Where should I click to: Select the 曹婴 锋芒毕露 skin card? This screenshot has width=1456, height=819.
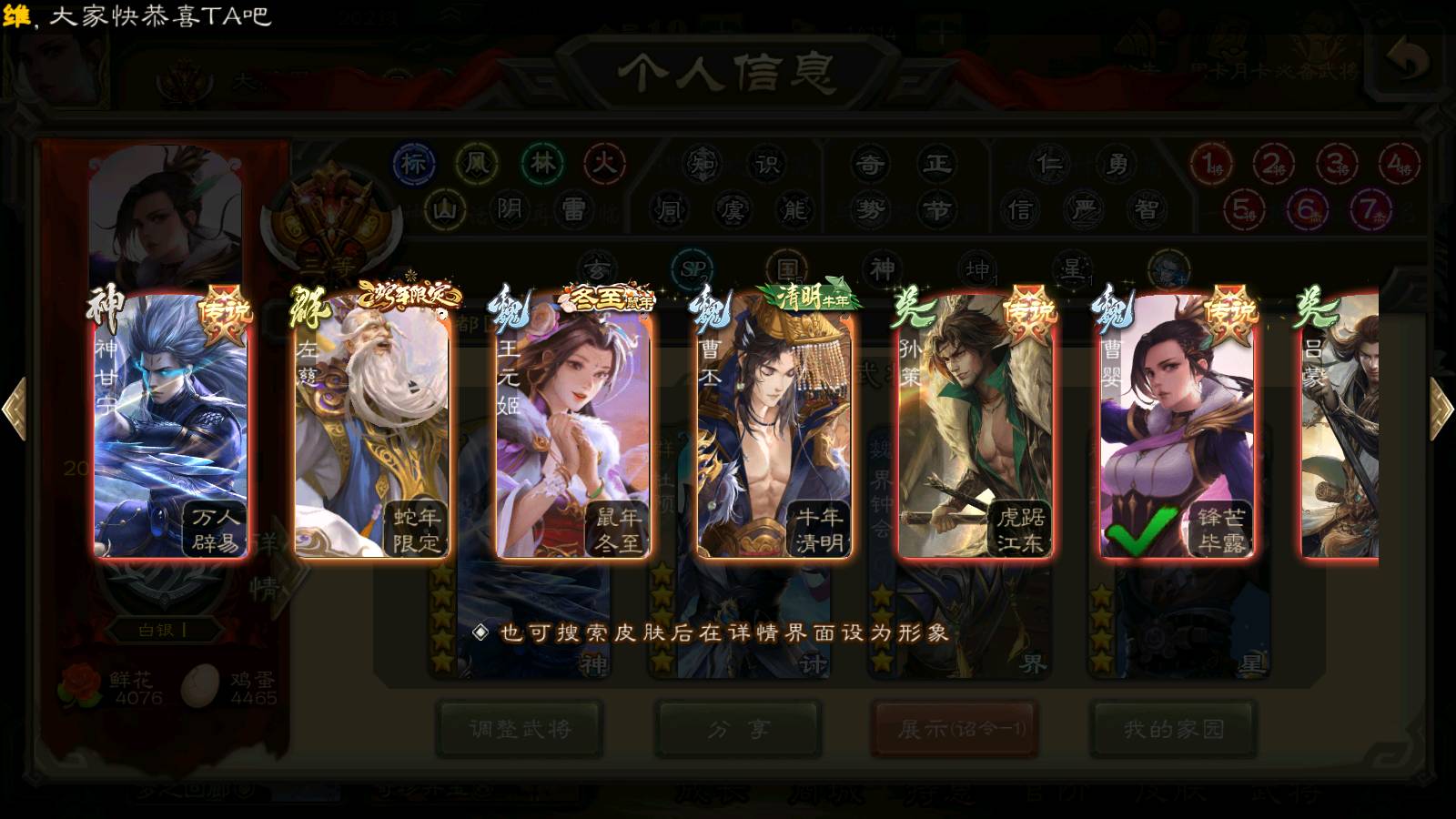pos(1177,423)
